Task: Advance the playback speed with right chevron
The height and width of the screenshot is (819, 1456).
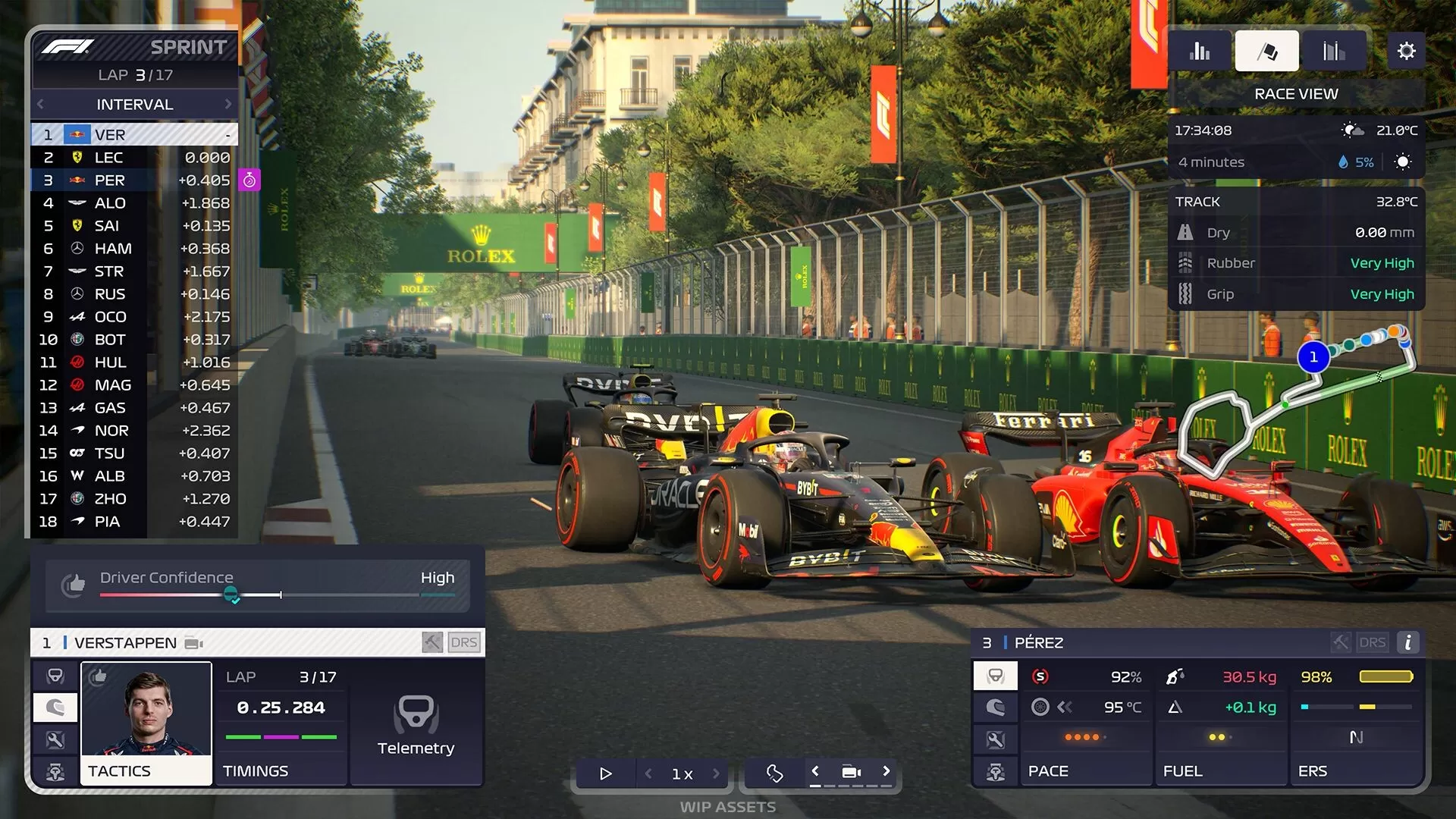Action: pyautogui.click(x=716, y=773)
